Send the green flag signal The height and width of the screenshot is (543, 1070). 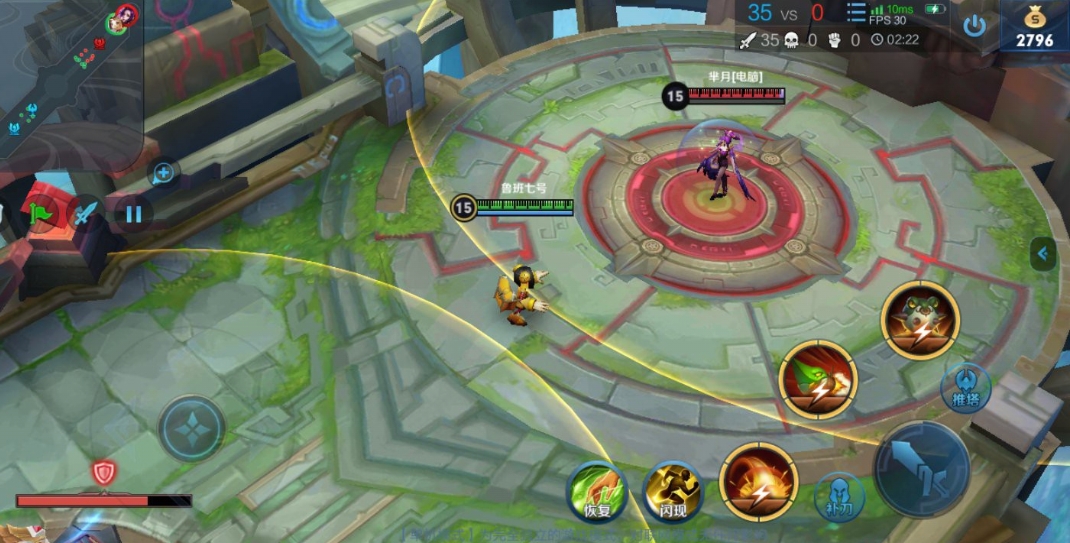coord(40,214)
